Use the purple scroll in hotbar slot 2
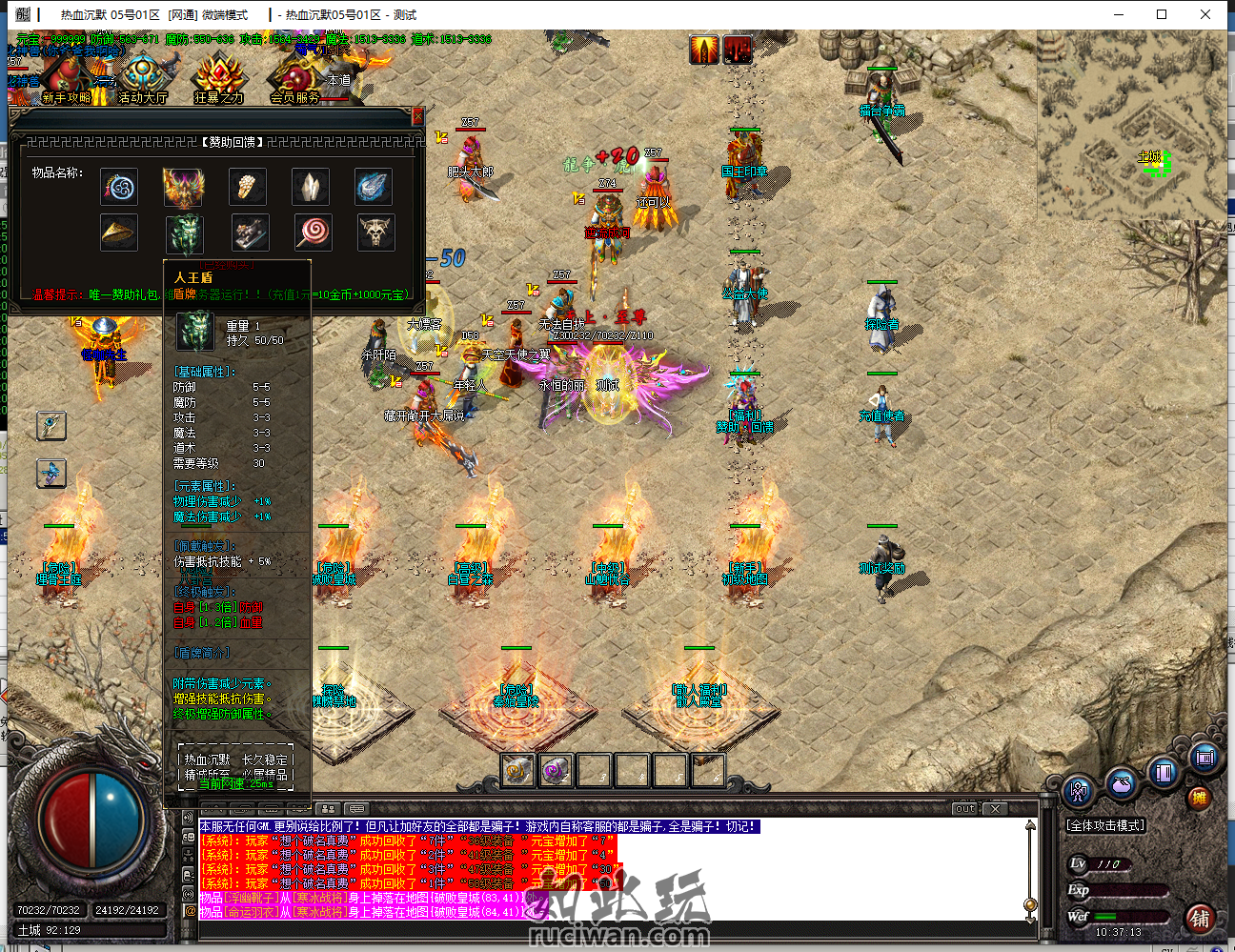The image size is (1235, 952). 556,770
